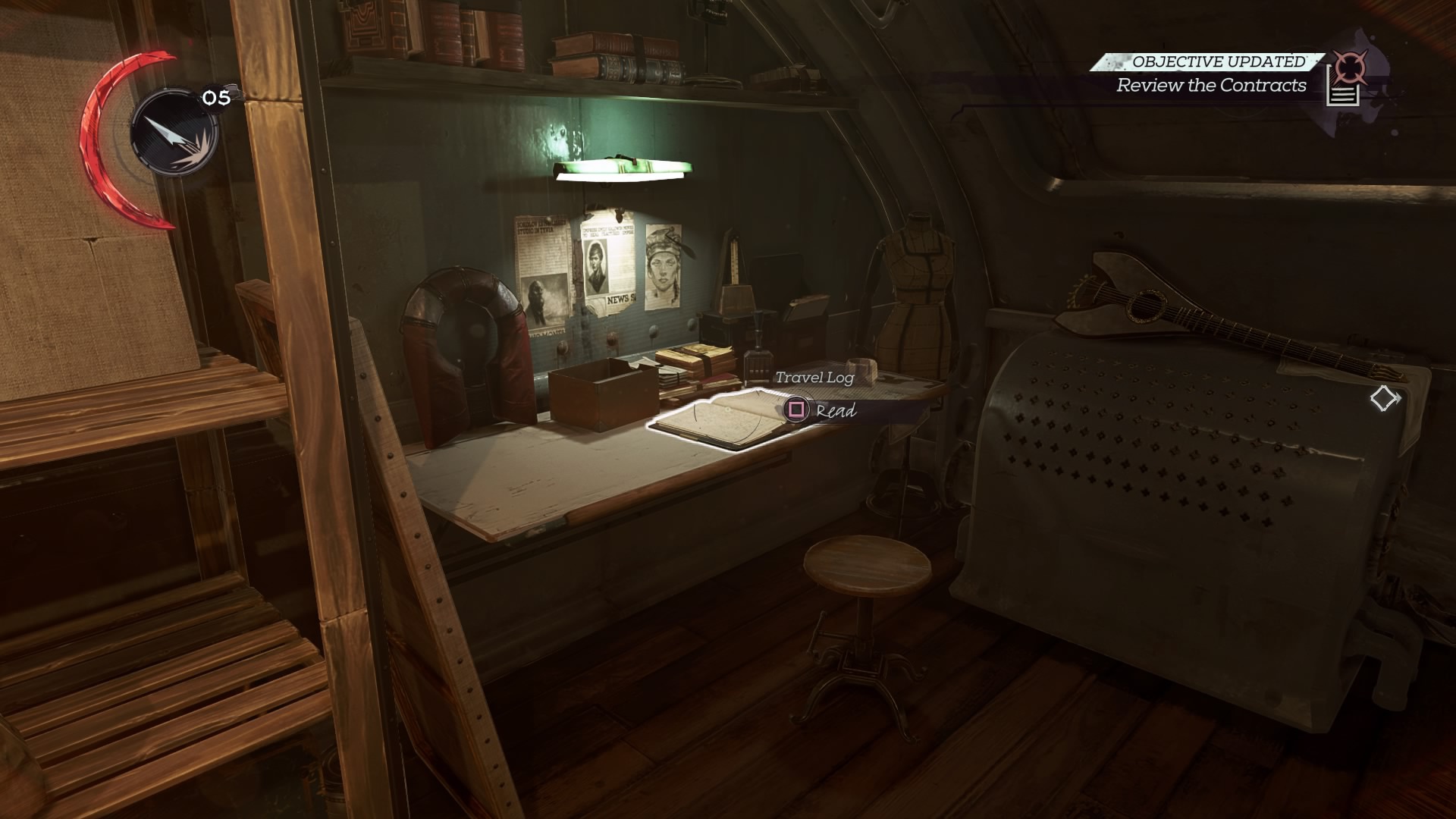Click the circular equipped power icon
1456x819 pixels.
point(174,133)
